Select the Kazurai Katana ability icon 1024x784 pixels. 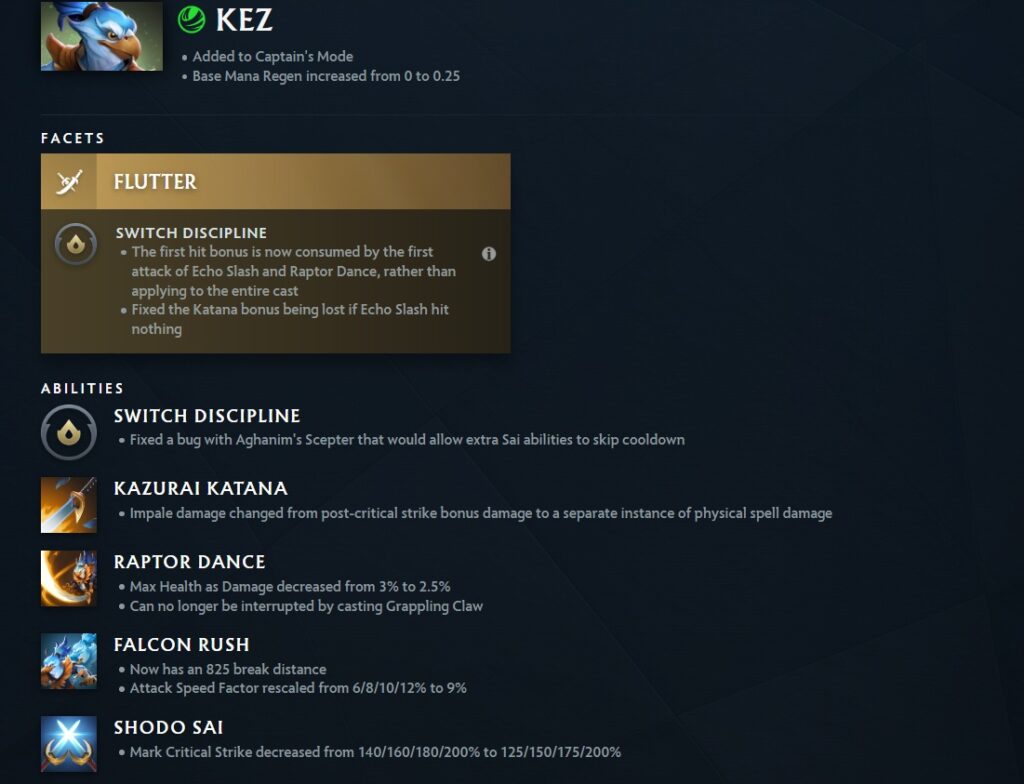click(68, 504)
